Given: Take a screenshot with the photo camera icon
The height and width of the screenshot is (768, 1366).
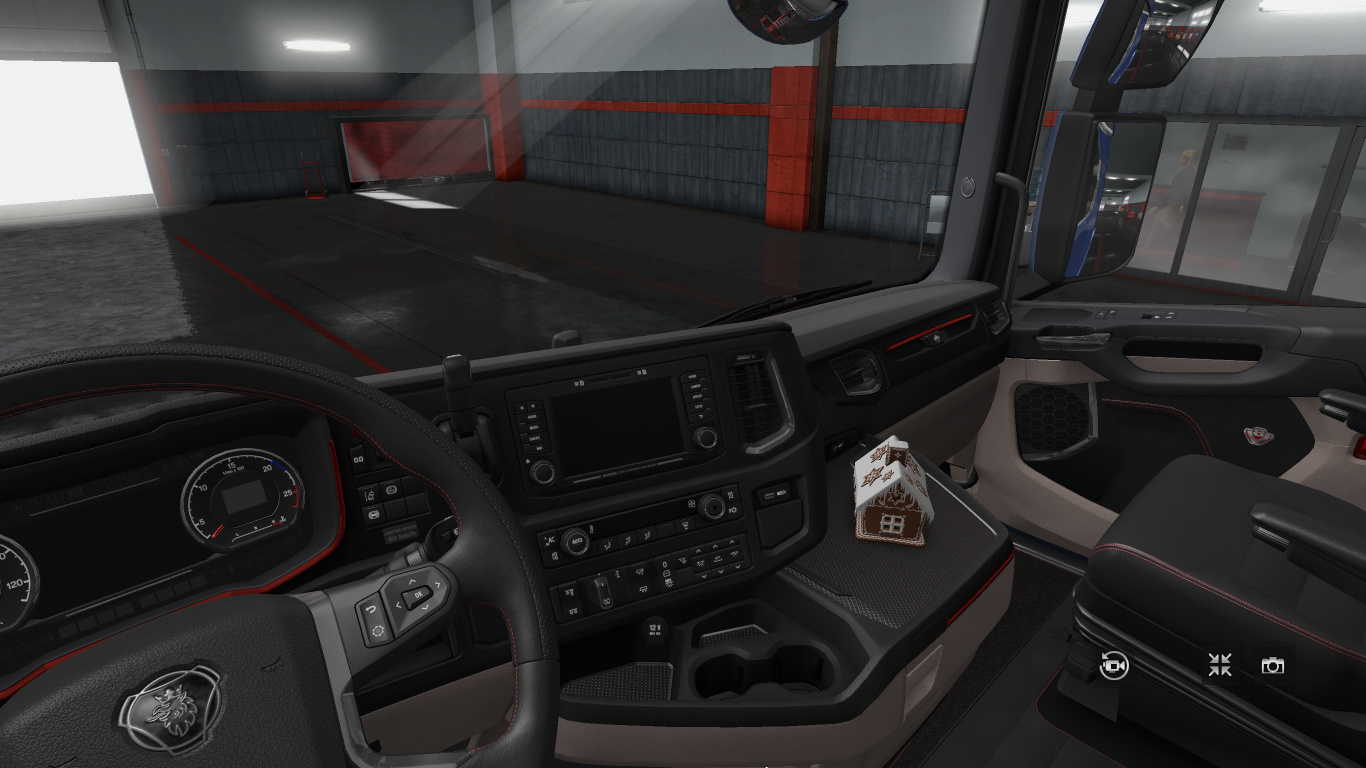Looking at the screenshot, I should (x=1272, y=665).
